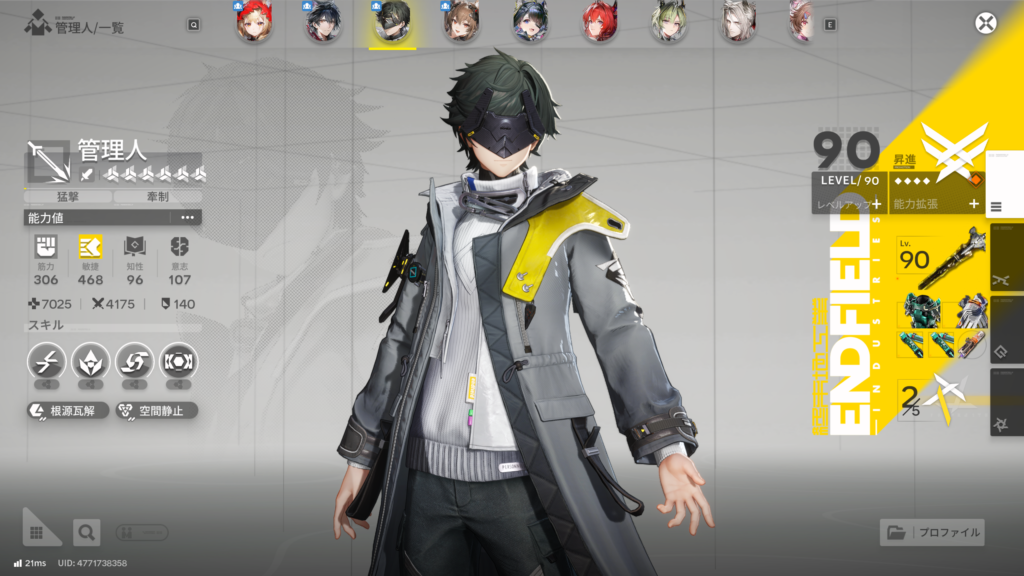Click the magnifying glass inspect button

[87, 532]
